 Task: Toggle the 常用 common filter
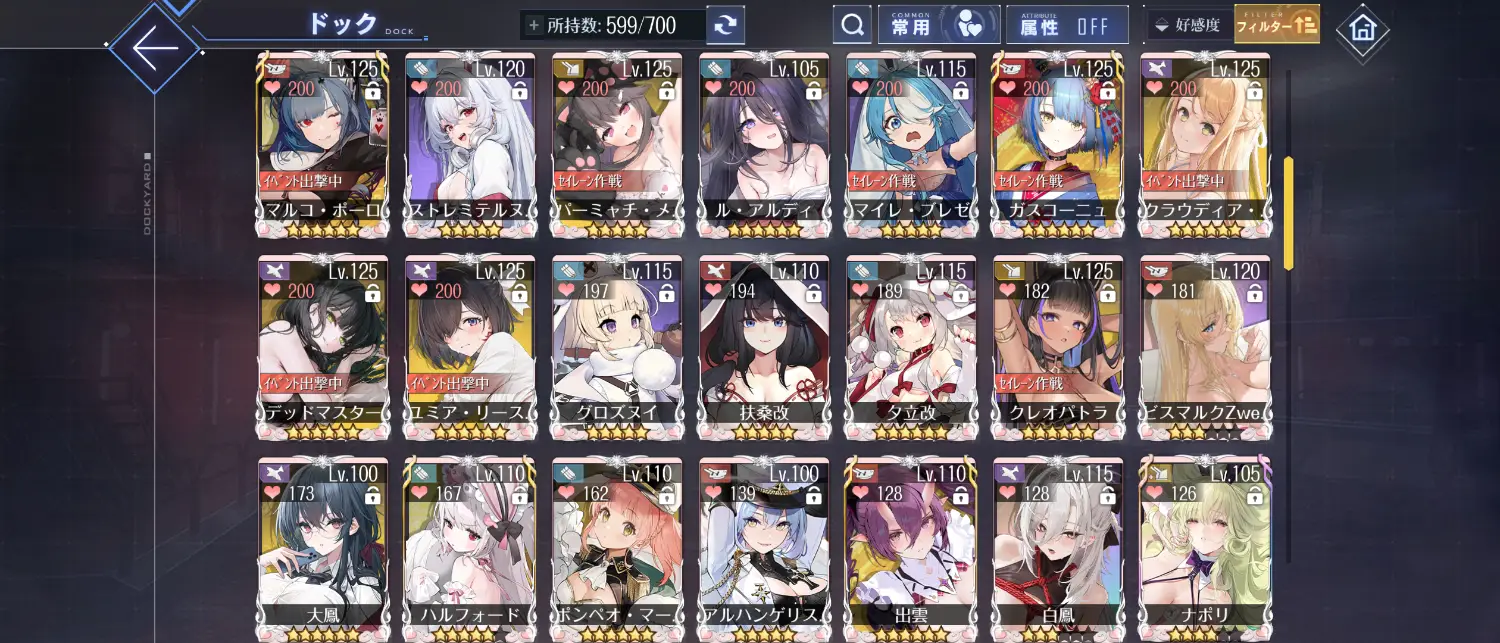(x=938, y=25)
